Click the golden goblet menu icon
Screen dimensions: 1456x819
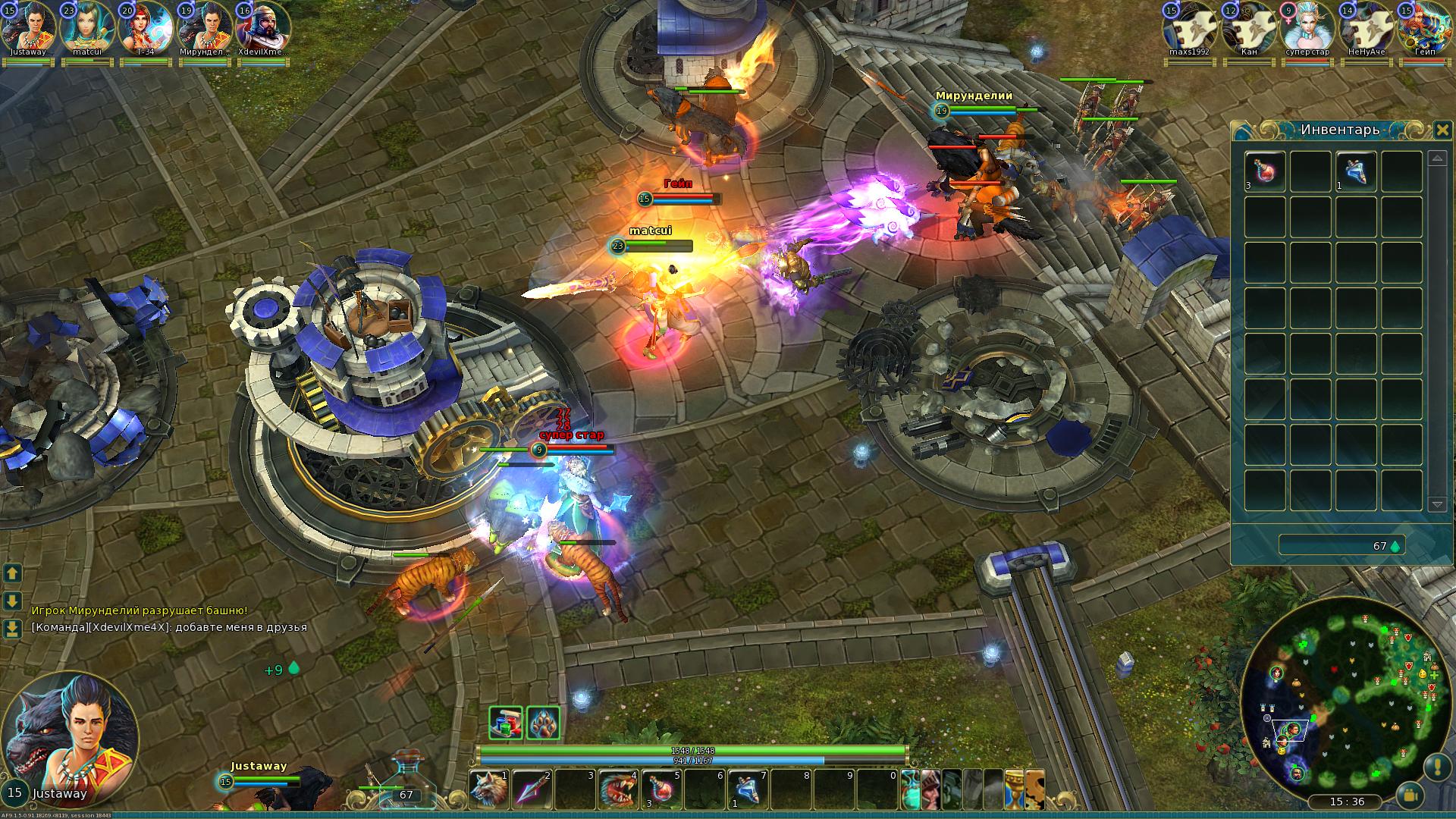[x=1014, y=789]
